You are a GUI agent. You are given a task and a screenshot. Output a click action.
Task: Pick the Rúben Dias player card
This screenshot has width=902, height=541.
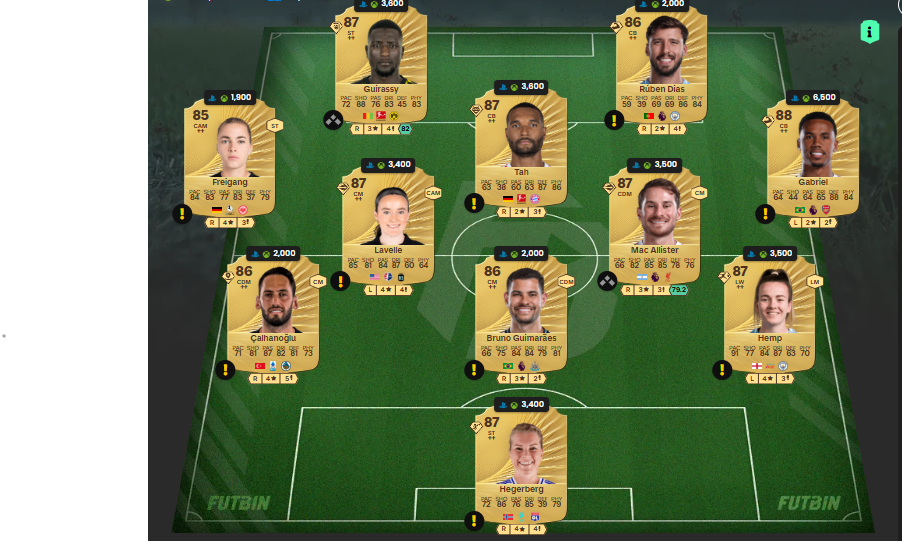(x=661, y=65)
